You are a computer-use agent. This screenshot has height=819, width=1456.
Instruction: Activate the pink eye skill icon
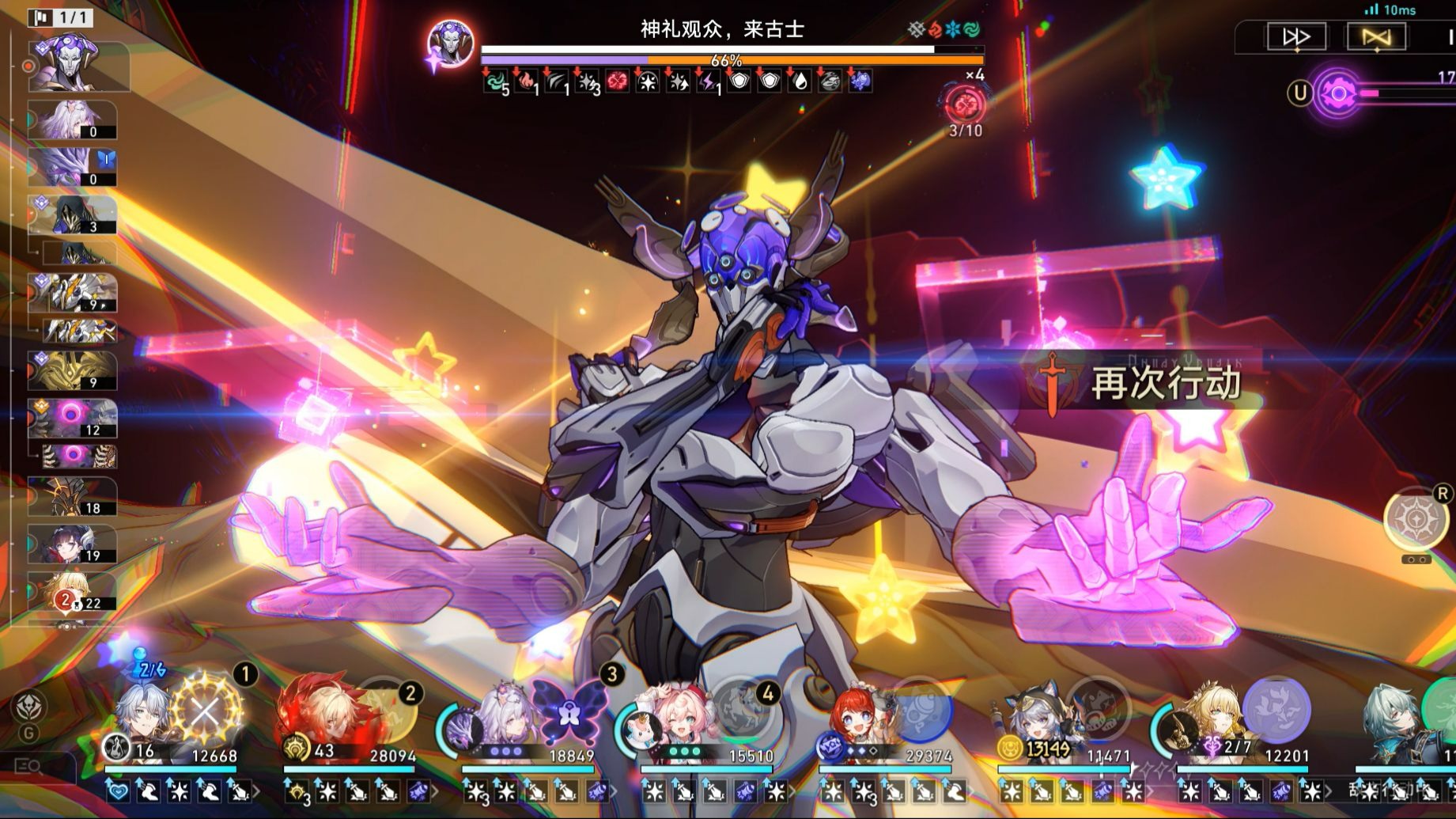[1337, 94]
